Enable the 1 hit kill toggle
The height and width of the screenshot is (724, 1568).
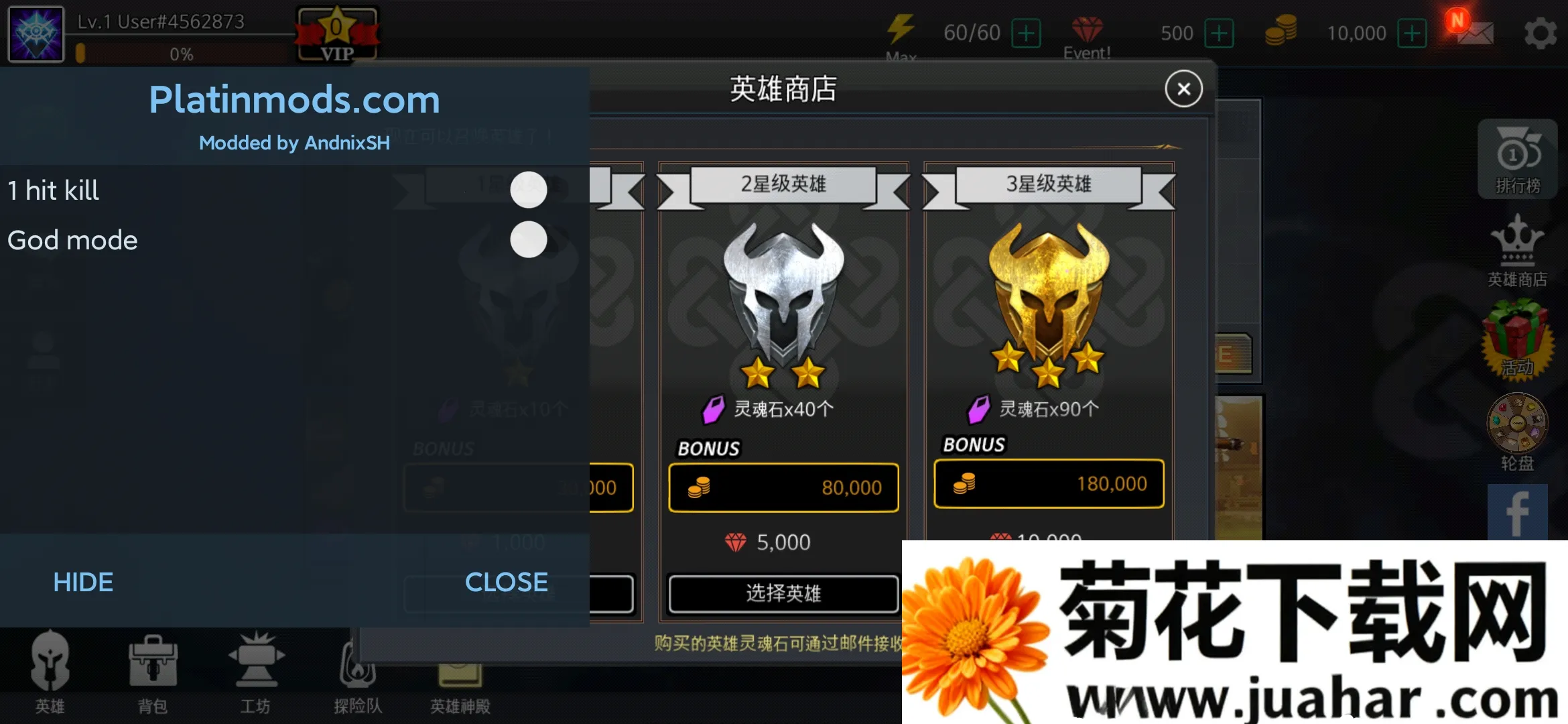click(529, 190)
